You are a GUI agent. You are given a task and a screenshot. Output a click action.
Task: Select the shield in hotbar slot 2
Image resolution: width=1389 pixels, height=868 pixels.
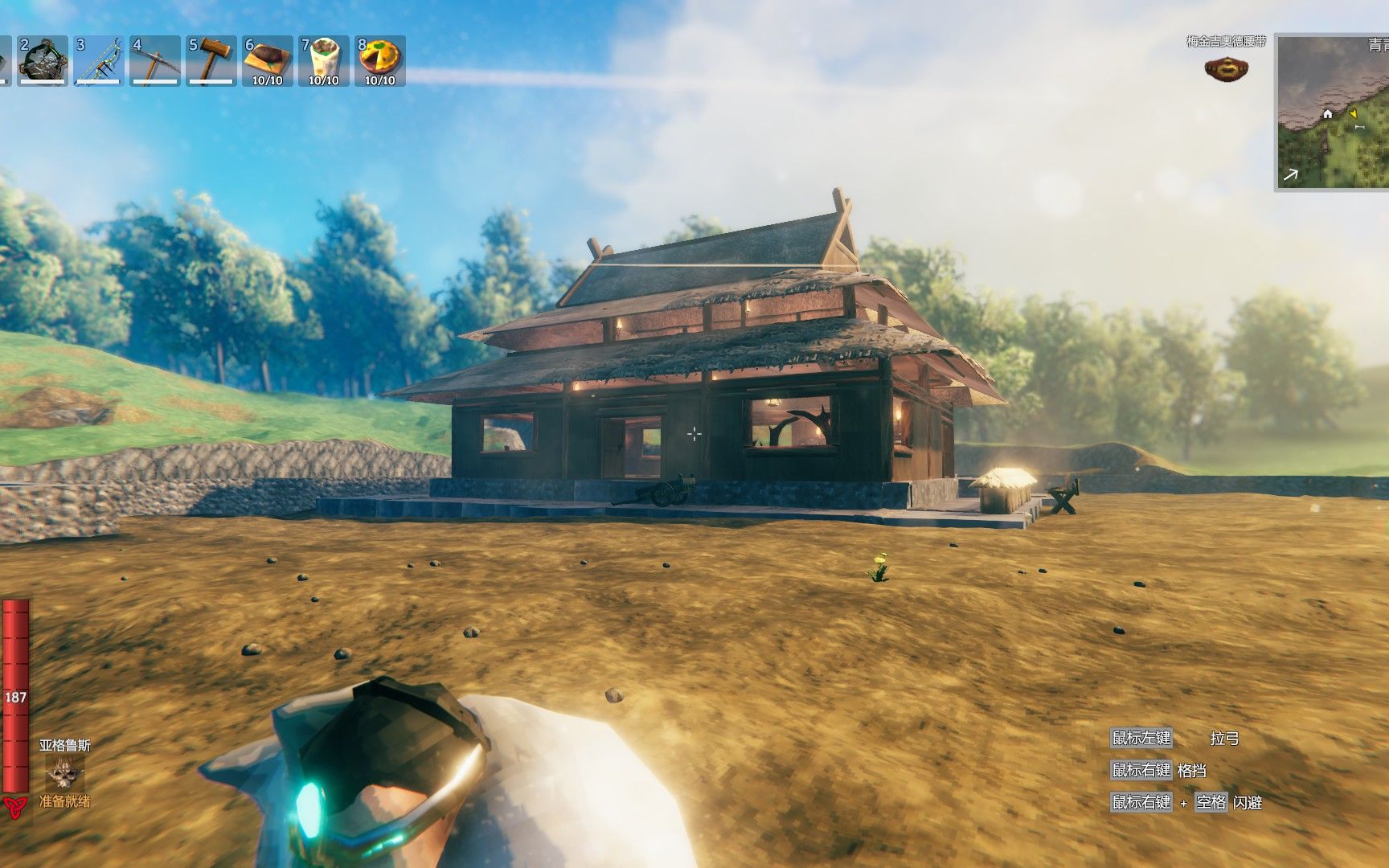click(43, 60)
